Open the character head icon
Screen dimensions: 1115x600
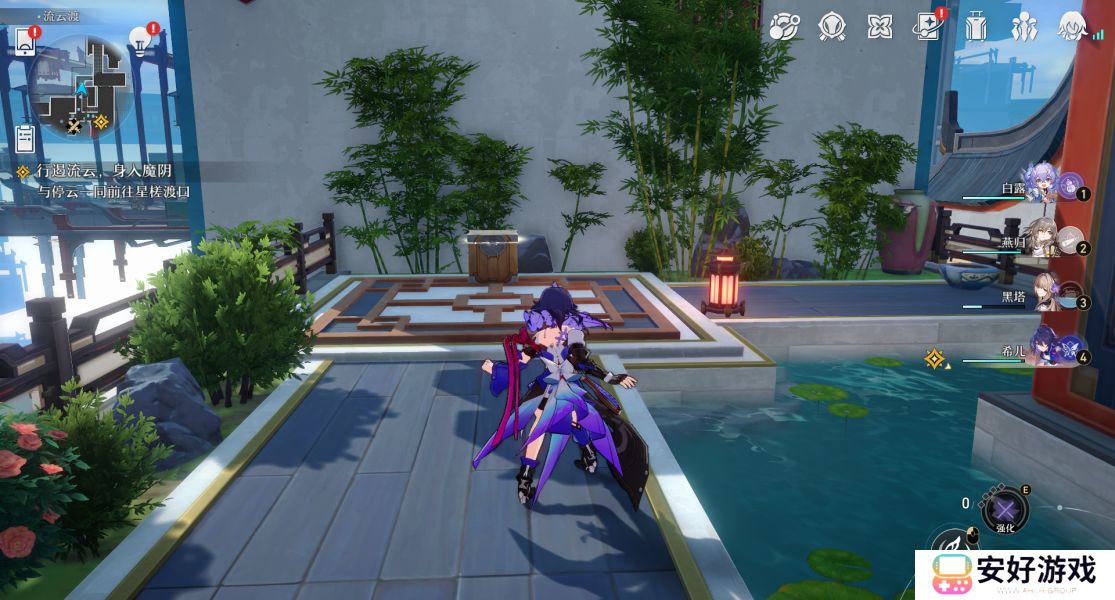pyautogui.click(x=1073, y=27)
